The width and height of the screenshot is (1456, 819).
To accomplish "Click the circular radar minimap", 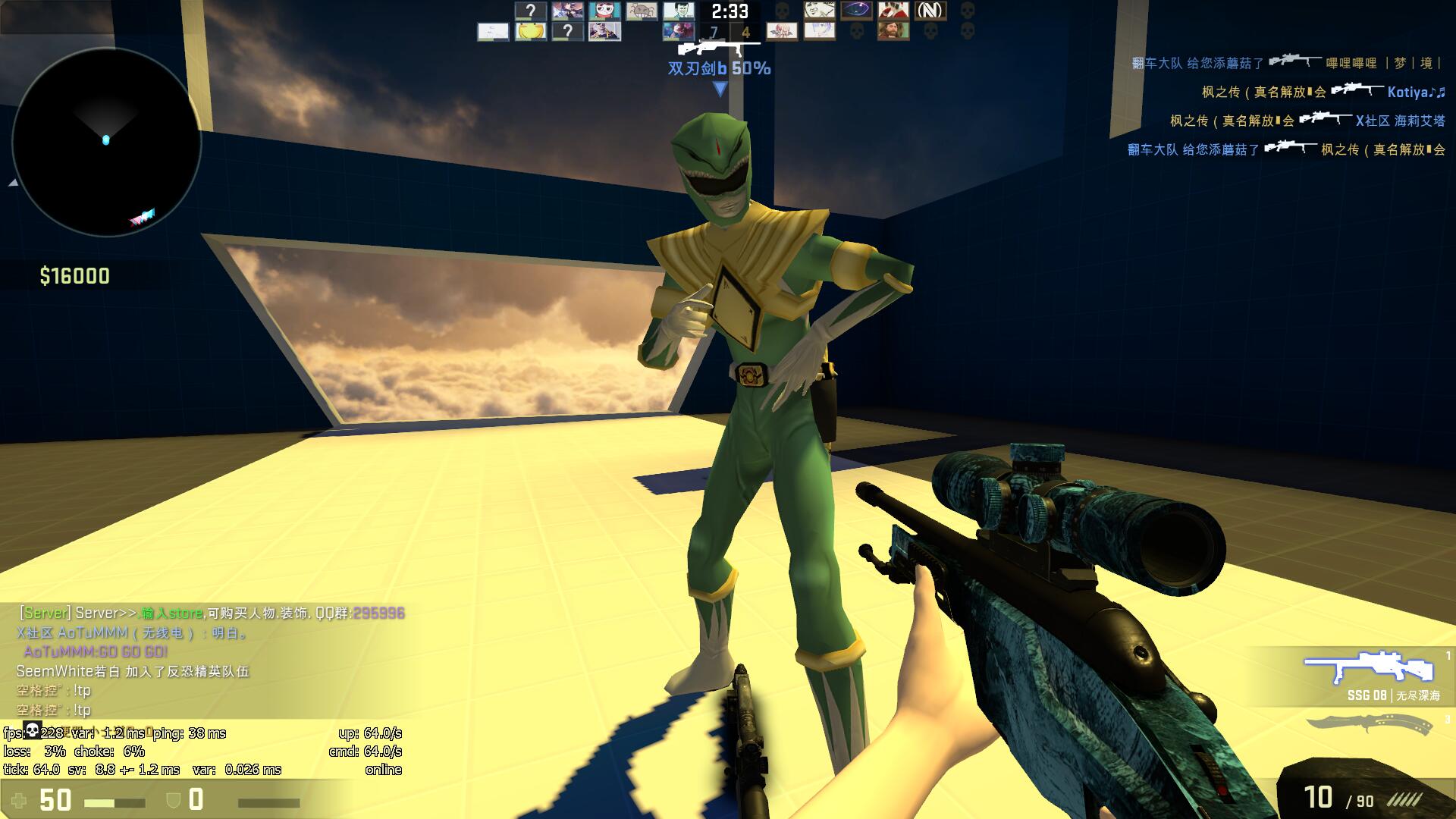I will click(106, 142).
